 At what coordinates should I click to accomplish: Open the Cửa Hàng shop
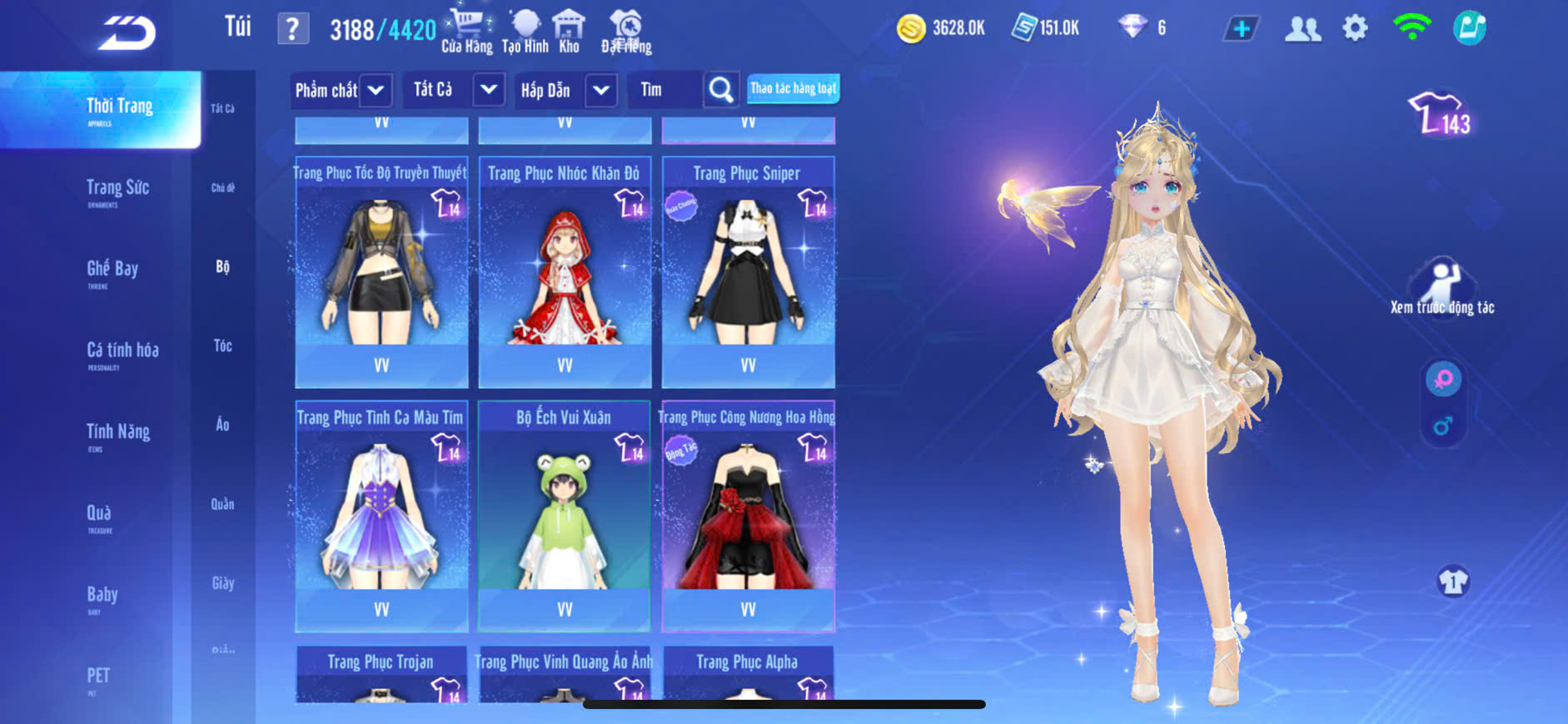coord(467,32)
